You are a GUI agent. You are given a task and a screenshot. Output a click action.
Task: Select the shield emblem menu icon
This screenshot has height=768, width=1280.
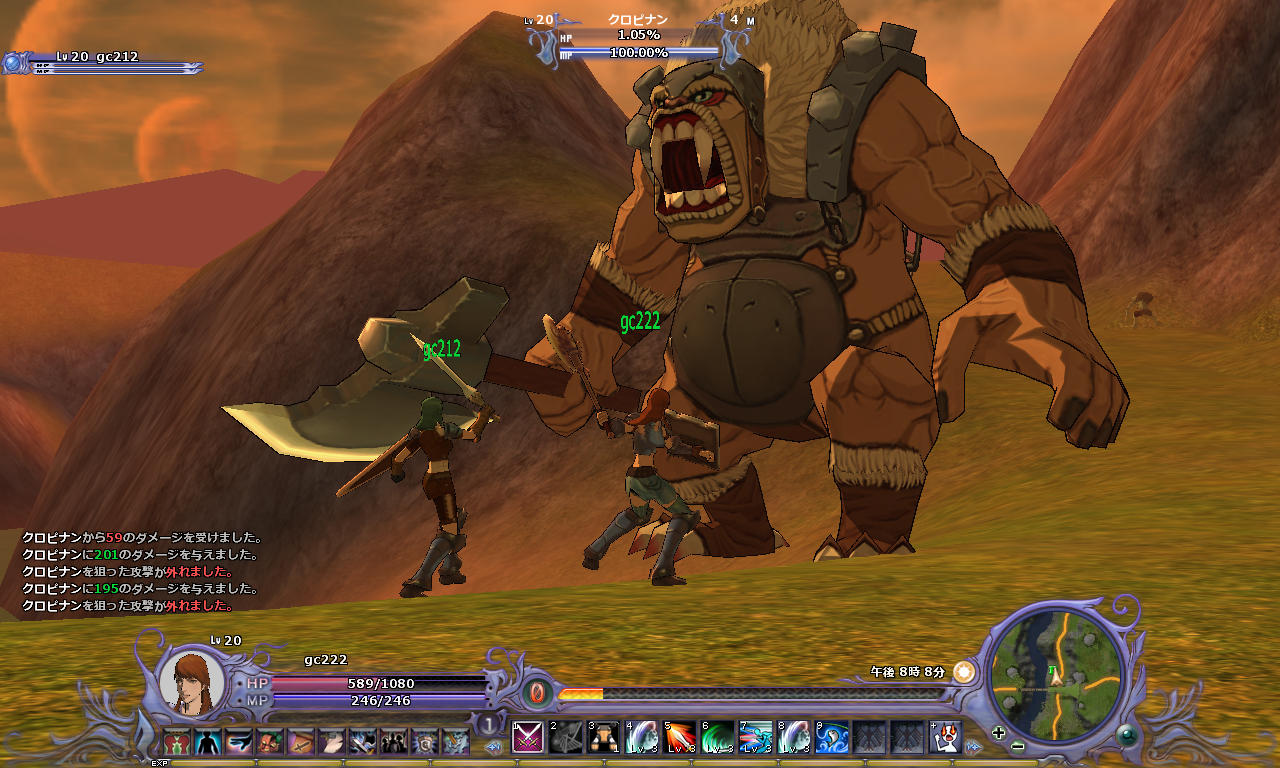(425, 741)
